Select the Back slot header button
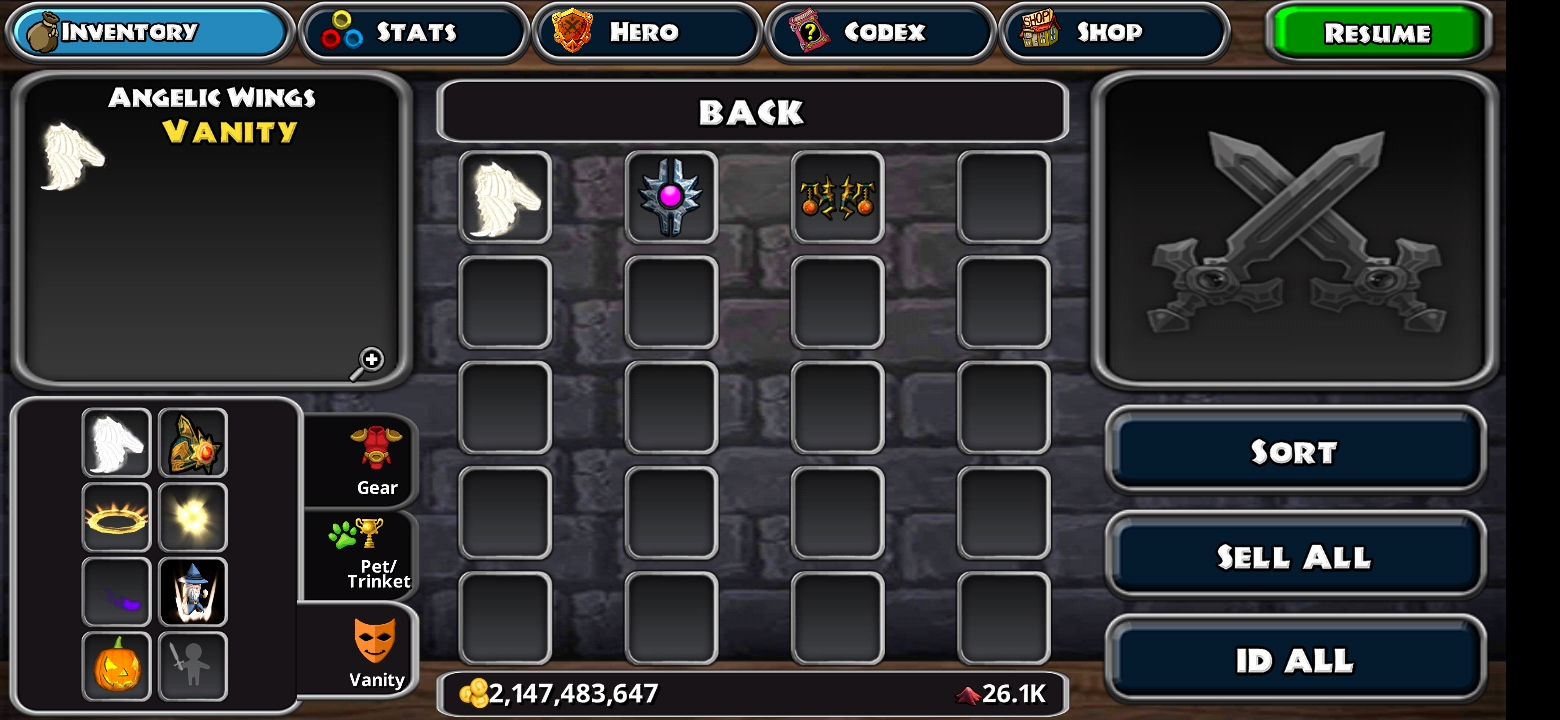 tap(752, 112)
